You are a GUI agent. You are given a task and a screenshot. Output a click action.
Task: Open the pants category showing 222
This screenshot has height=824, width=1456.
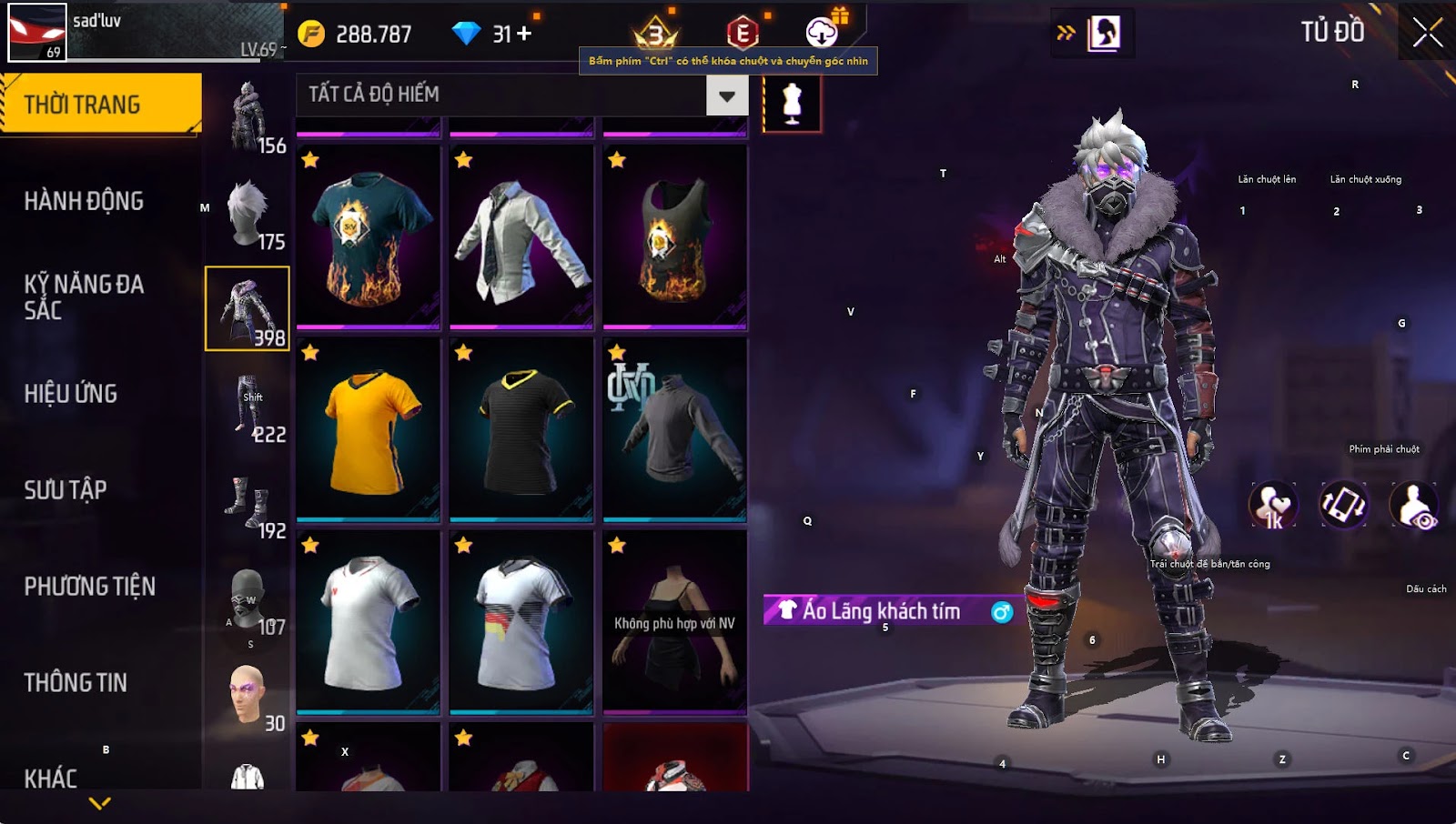pos(248,407)
